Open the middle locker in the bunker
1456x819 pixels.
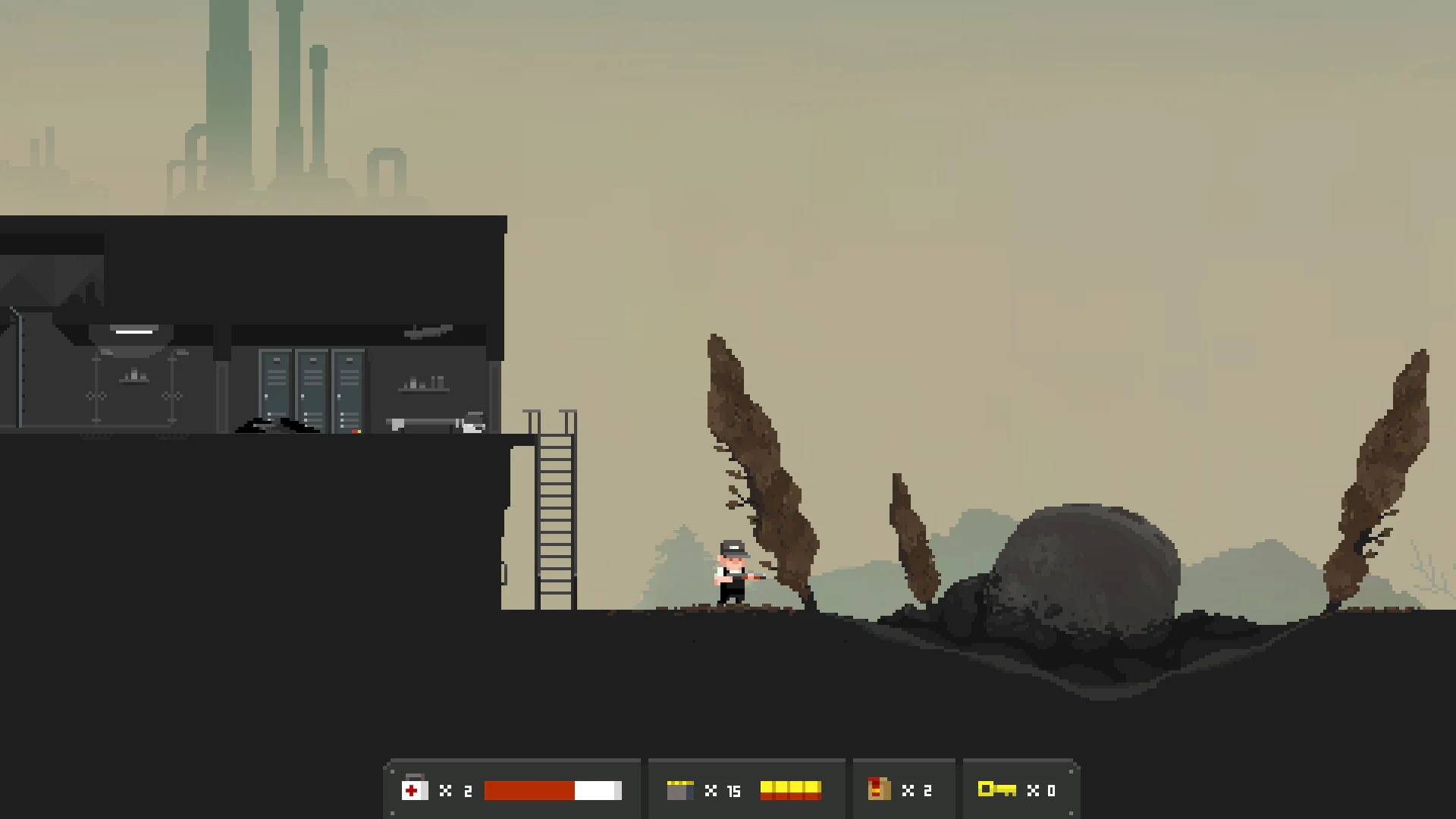(312, 391)
